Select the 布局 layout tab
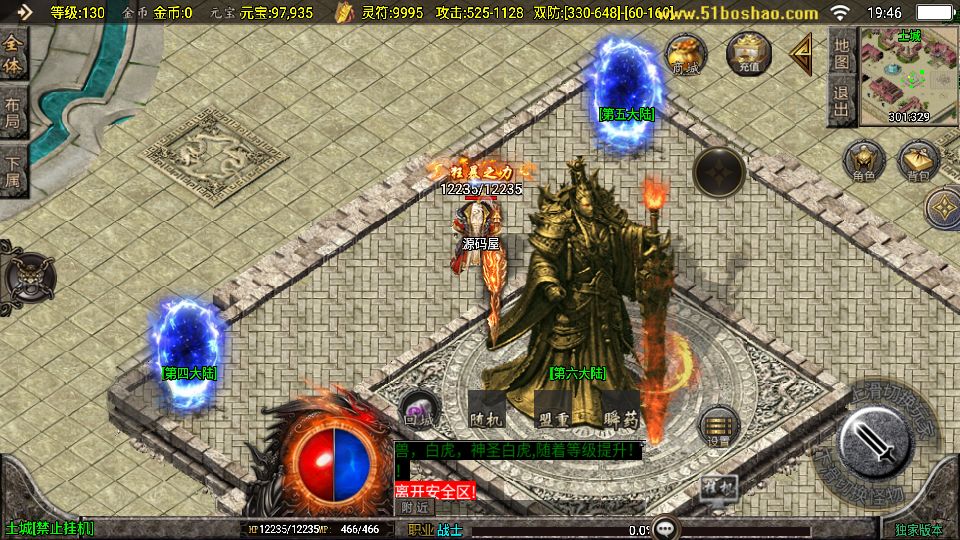Viewport: 960px width, 540px height. [x=14, y=112]
